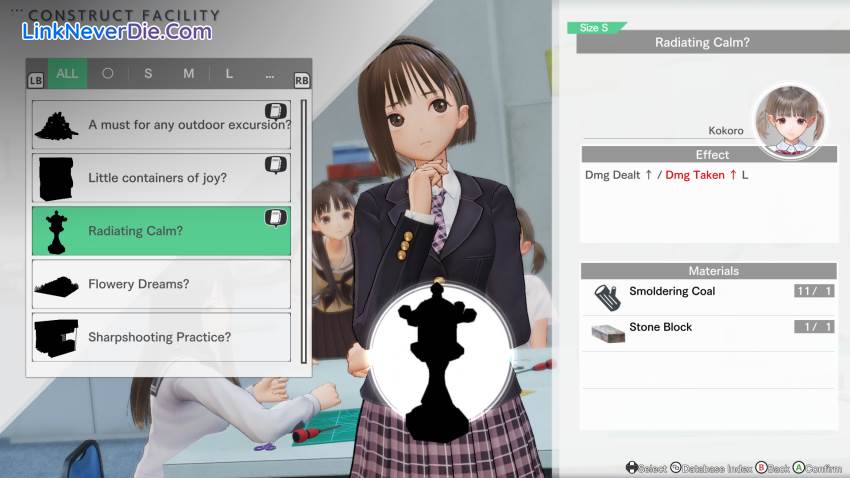Switch to the ALL filter tab

tap(67, 73)
